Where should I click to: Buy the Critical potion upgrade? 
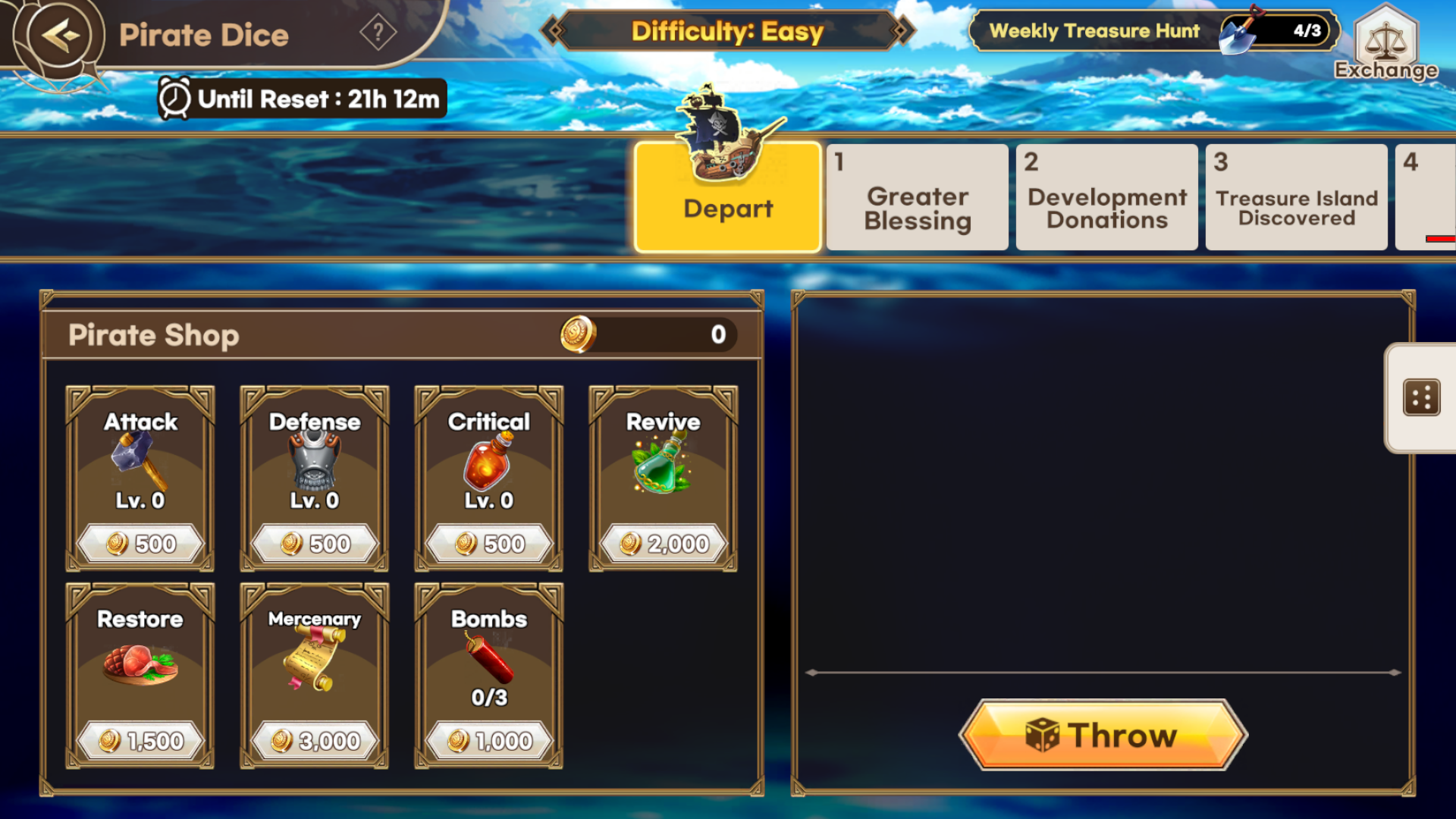[489, 543]
